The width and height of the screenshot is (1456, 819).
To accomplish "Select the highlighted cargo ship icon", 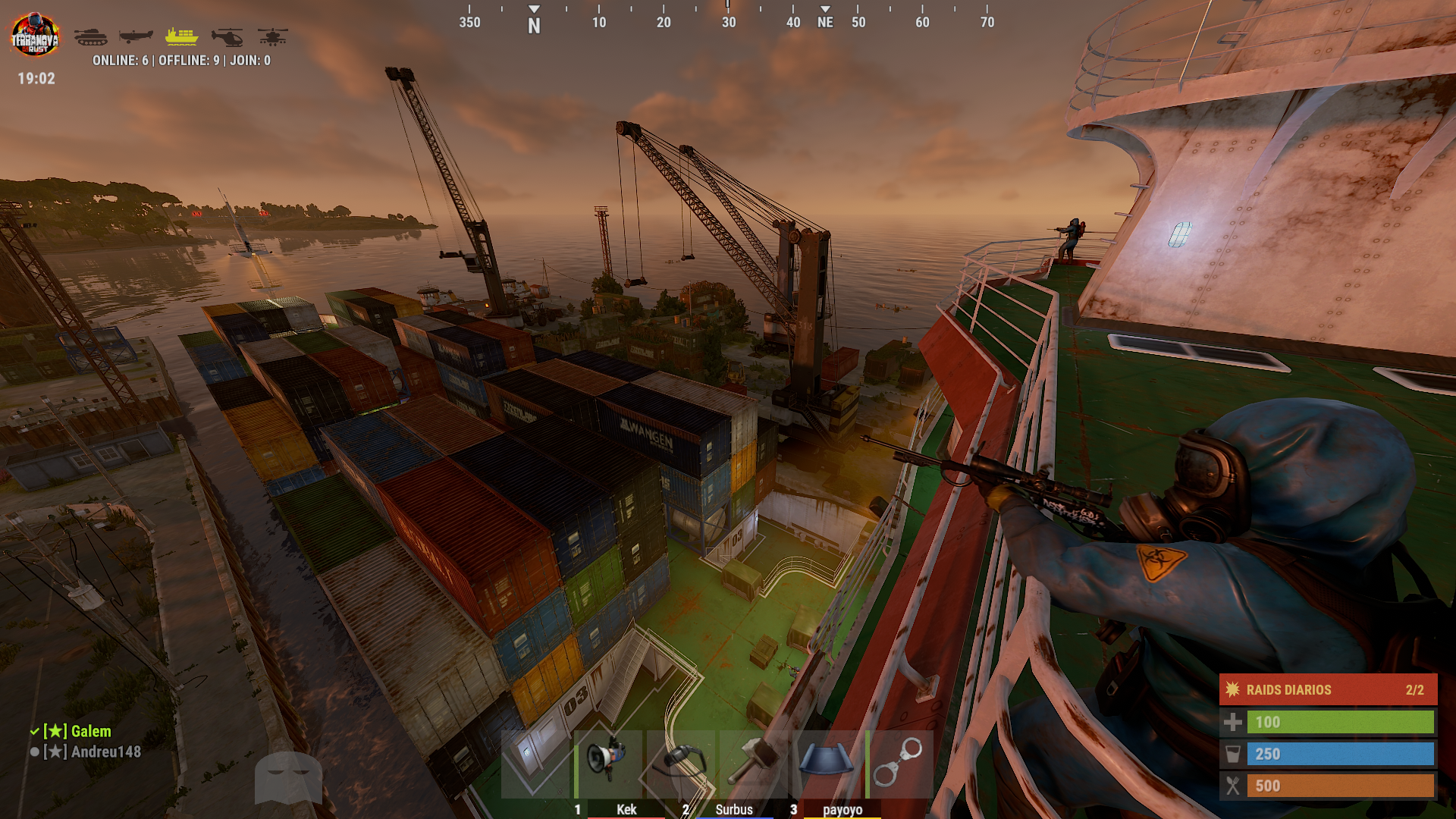I will tap(181, 36).
